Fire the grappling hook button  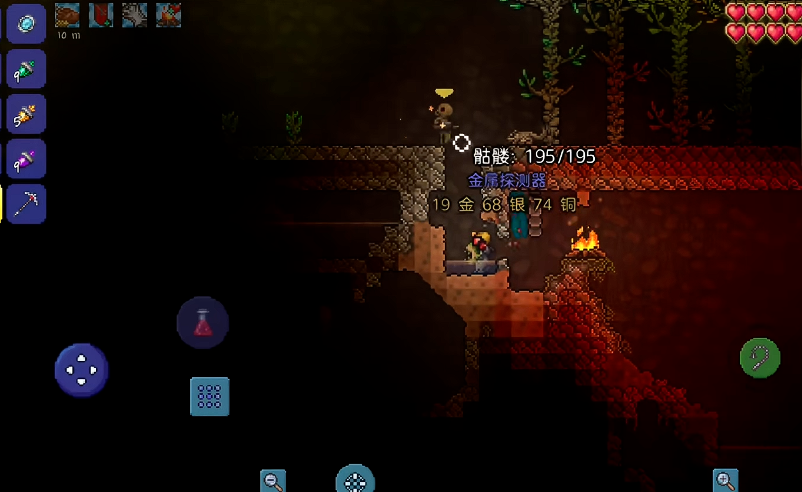(760, 357)
